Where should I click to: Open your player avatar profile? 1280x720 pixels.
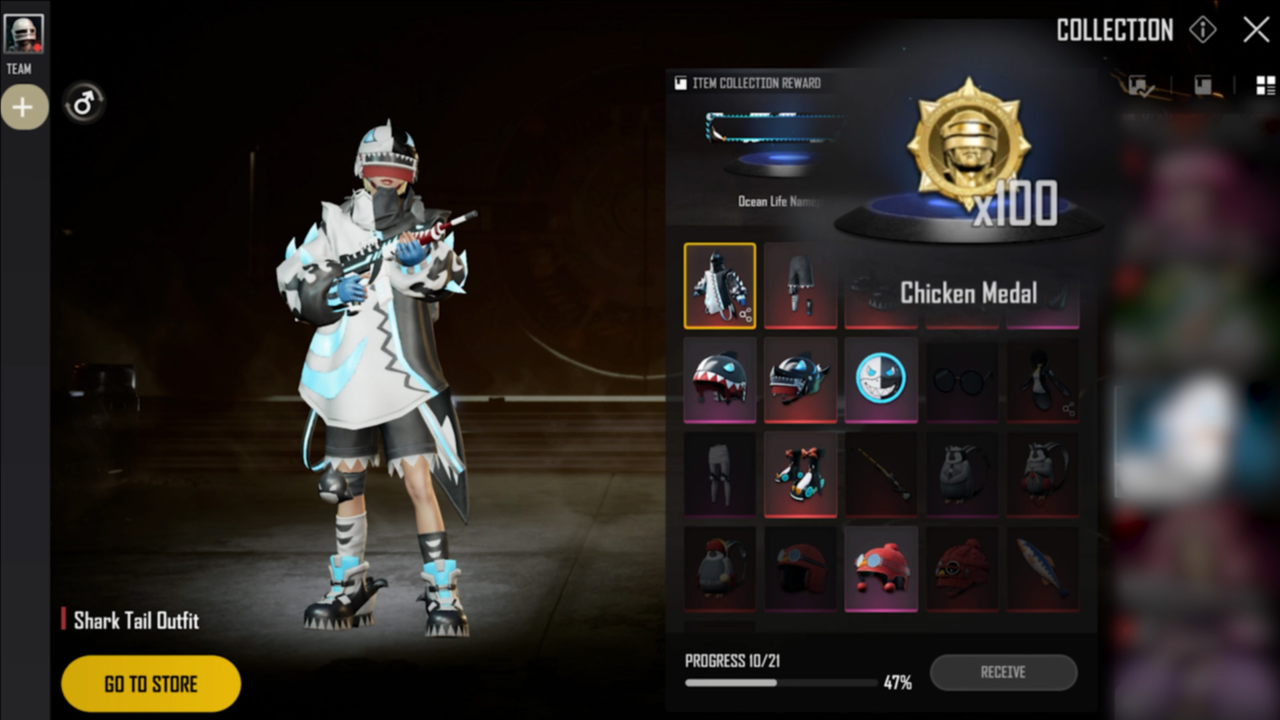pos(23,35)
